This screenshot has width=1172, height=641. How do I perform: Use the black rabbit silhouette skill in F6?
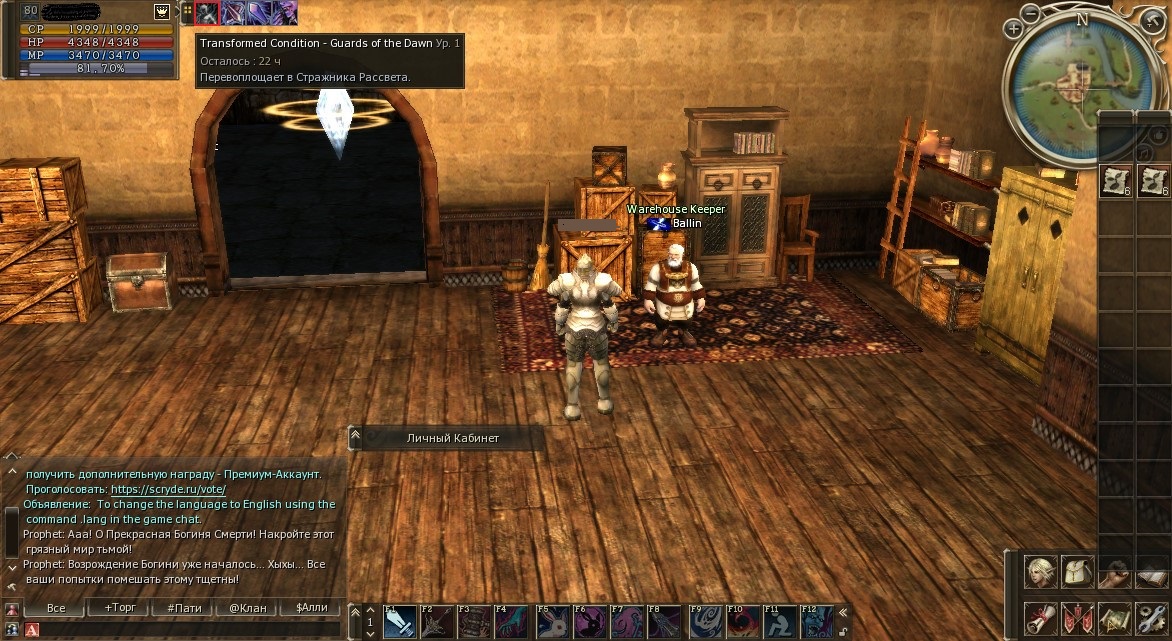[590, 622]
